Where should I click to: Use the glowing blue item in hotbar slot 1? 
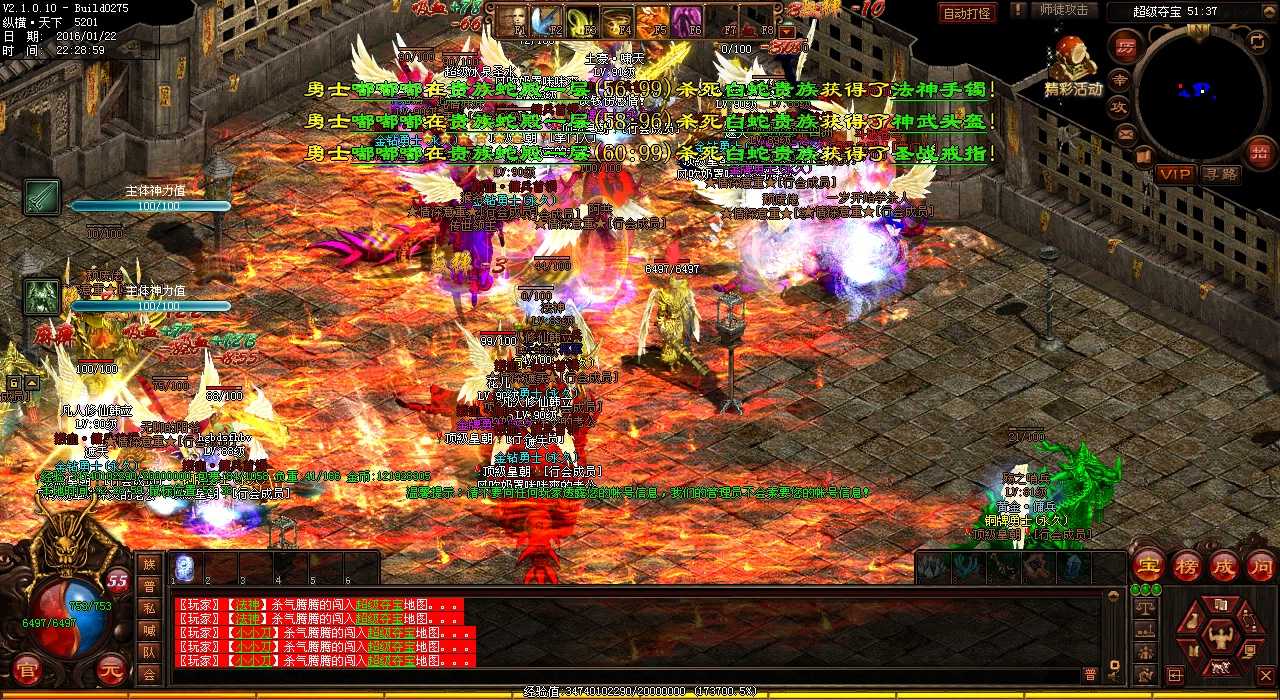pos(184,567)
